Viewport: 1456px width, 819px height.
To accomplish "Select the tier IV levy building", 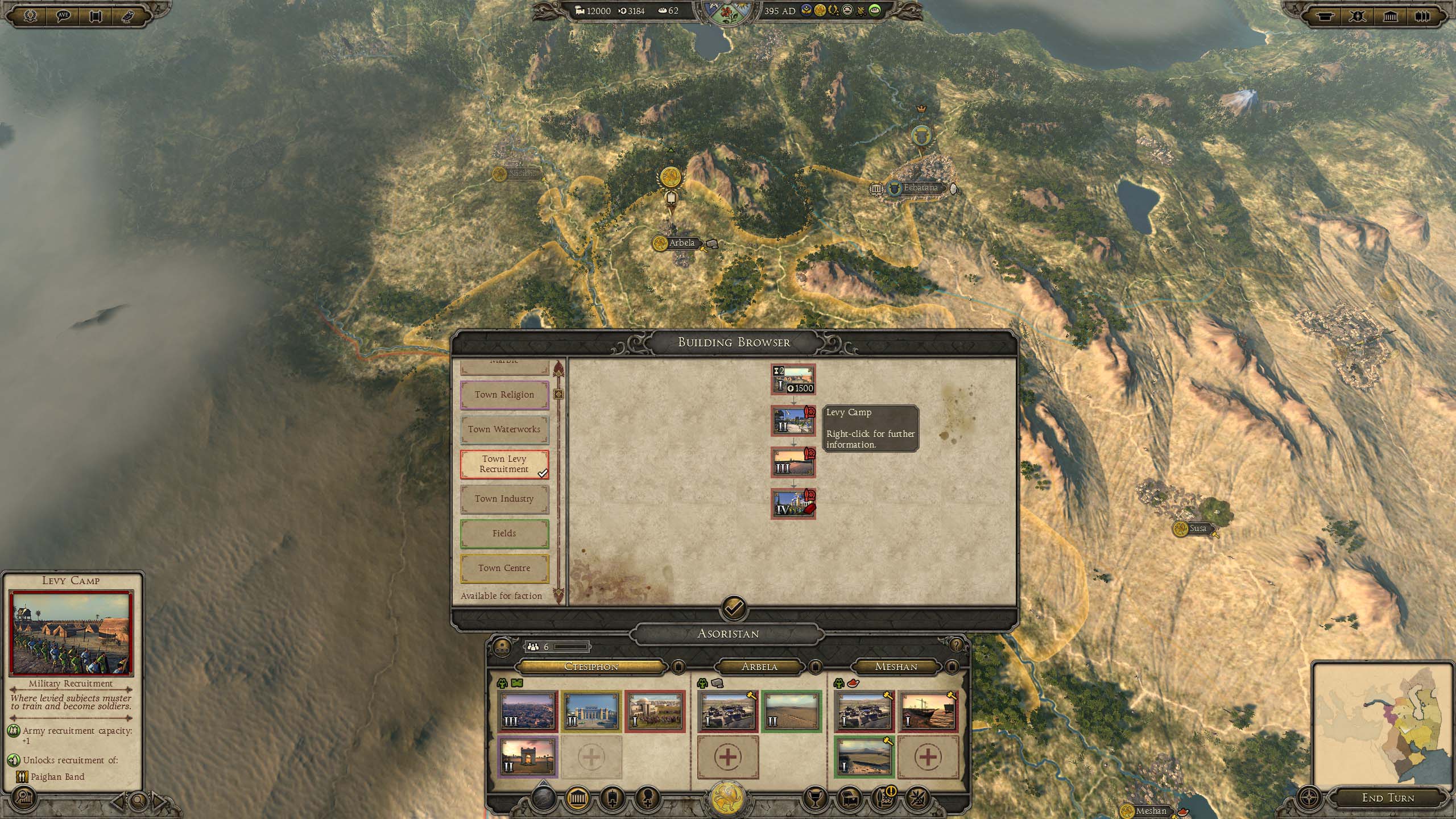I will (x=793, y=503).
